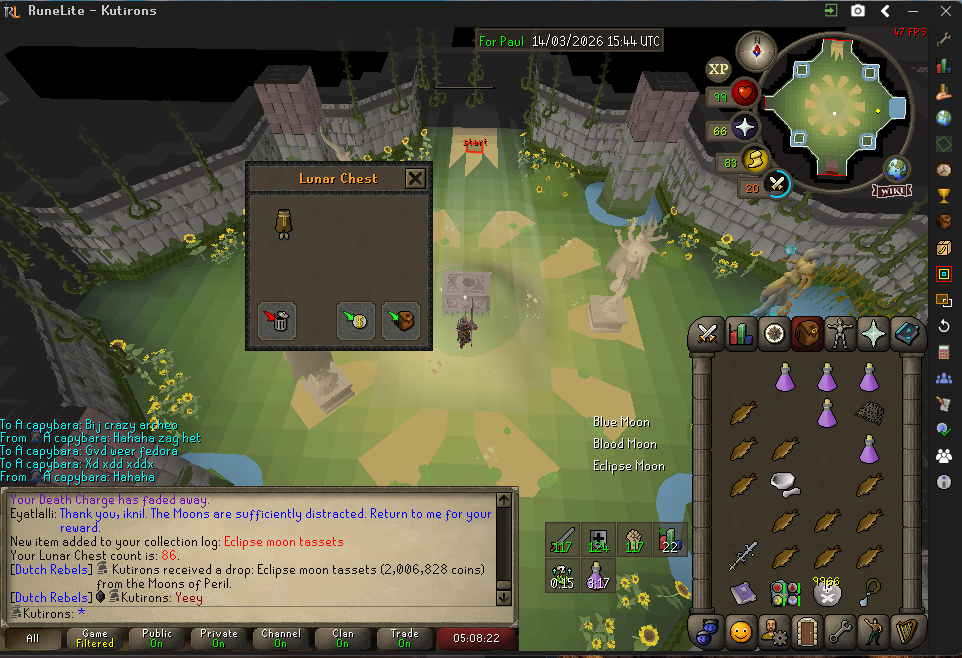Click the compass to face north
Viewport: 962px width, 658px height.
point(756,50)
